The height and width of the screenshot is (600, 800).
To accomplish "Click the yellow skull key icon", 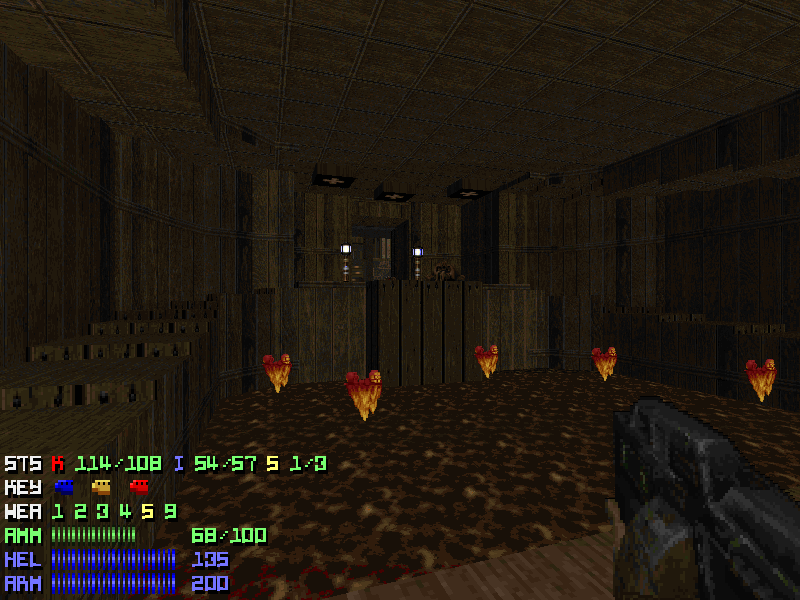I will (x=101, y=488).
